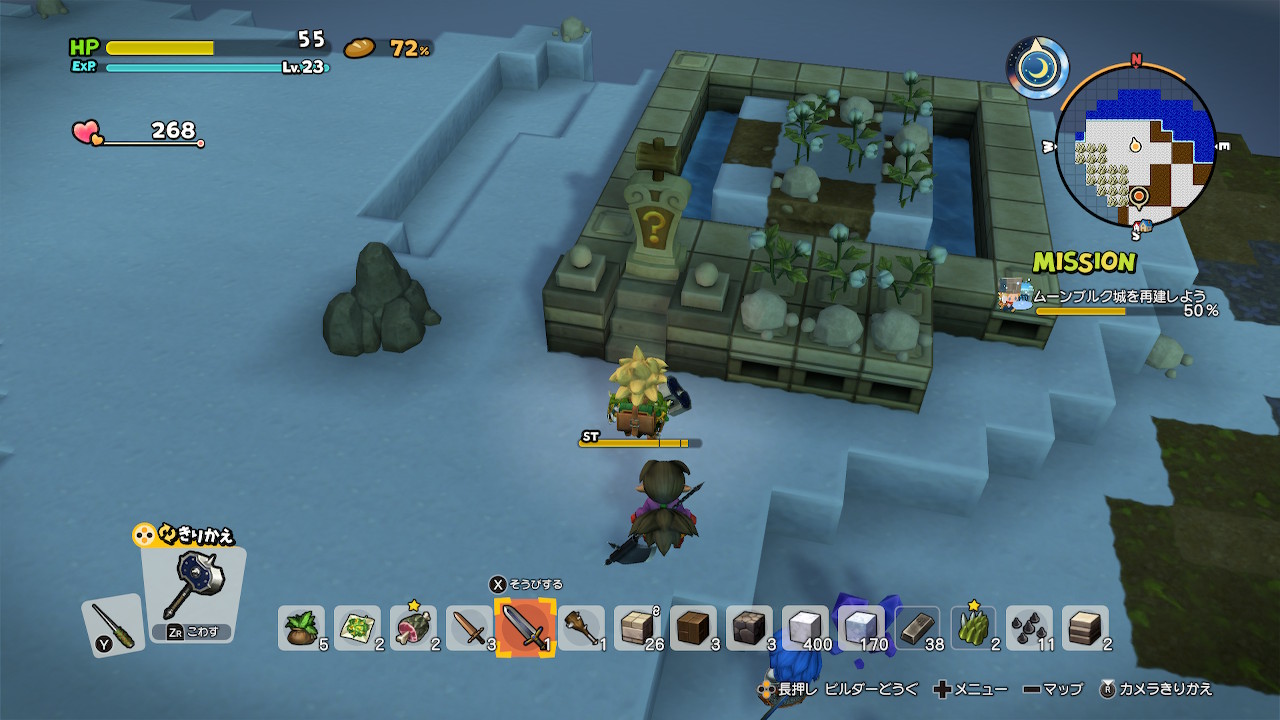This screenshot has height=720, width=1280.
Task: Select the screwdriver-like builder tool slot
Action: click(111, 625)
